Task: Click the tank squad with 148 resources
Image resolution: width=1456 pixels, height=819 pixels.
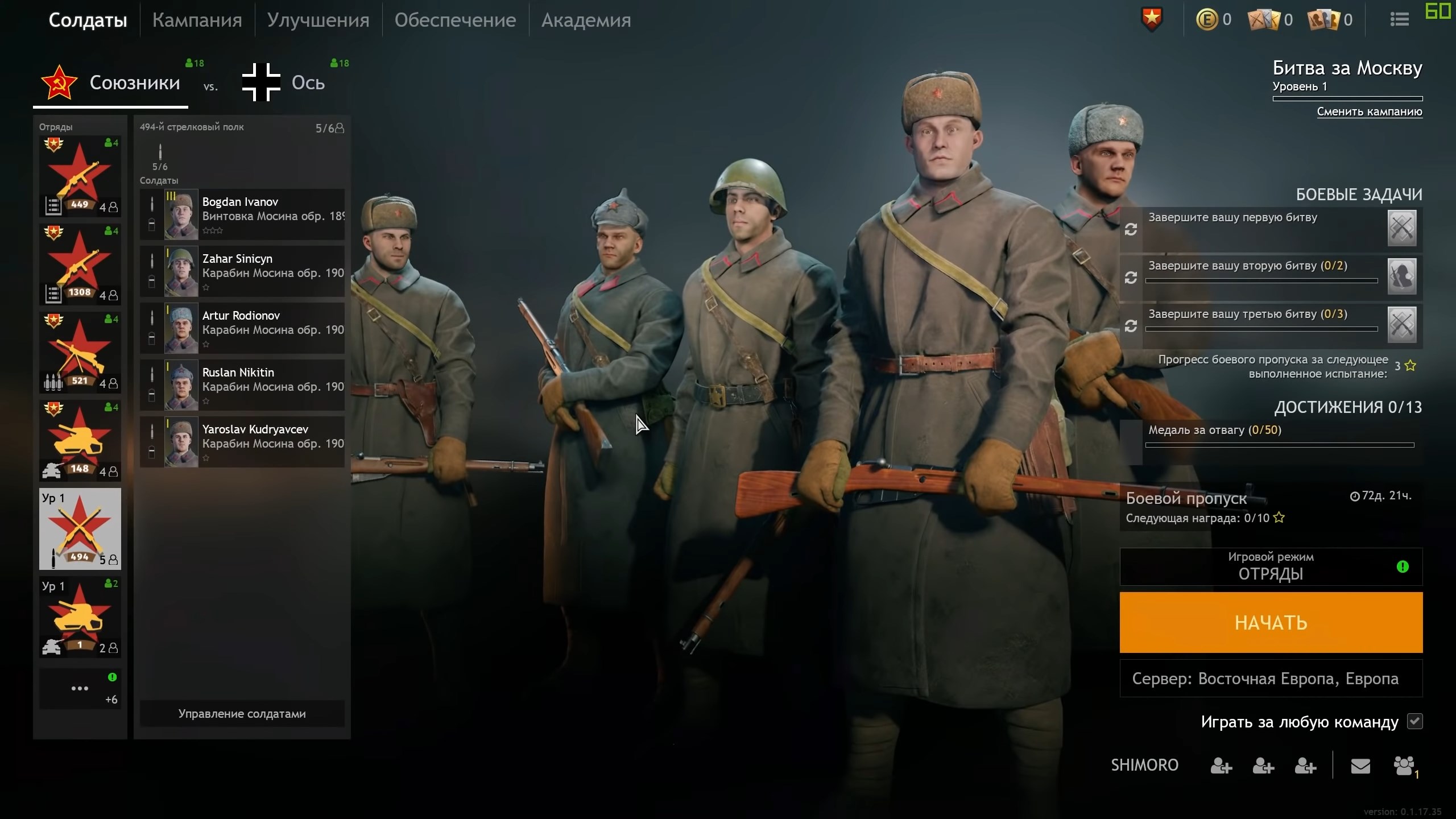Action: 80,441
